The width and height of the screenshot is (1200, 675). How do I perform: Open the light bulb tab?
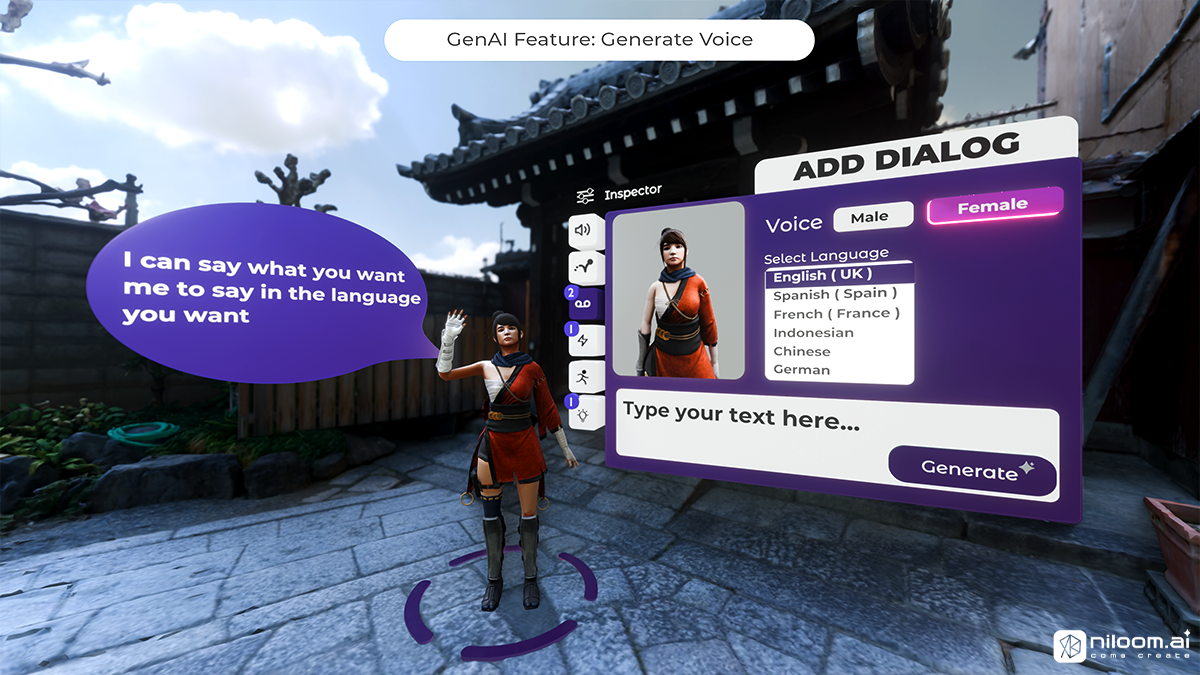coord(583,413)
